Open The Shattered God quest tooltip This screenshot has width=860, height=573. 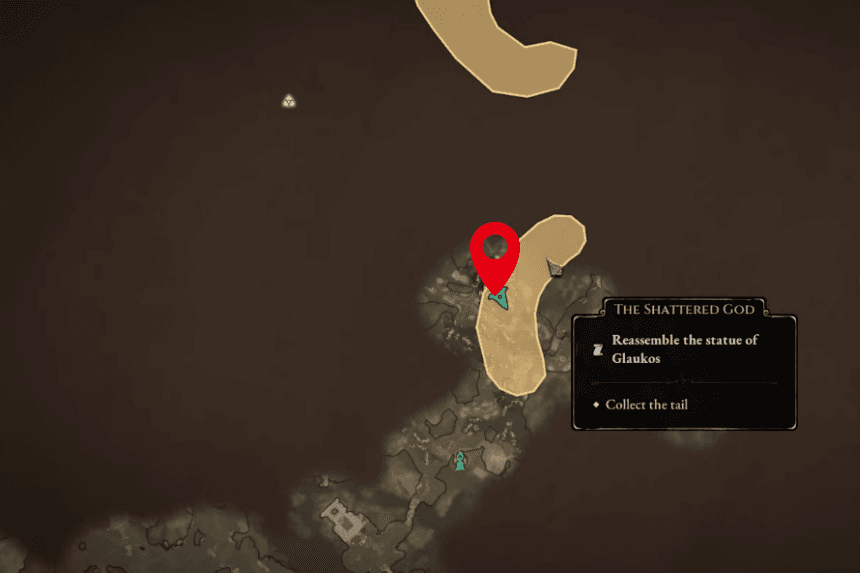tap(684, 309)
